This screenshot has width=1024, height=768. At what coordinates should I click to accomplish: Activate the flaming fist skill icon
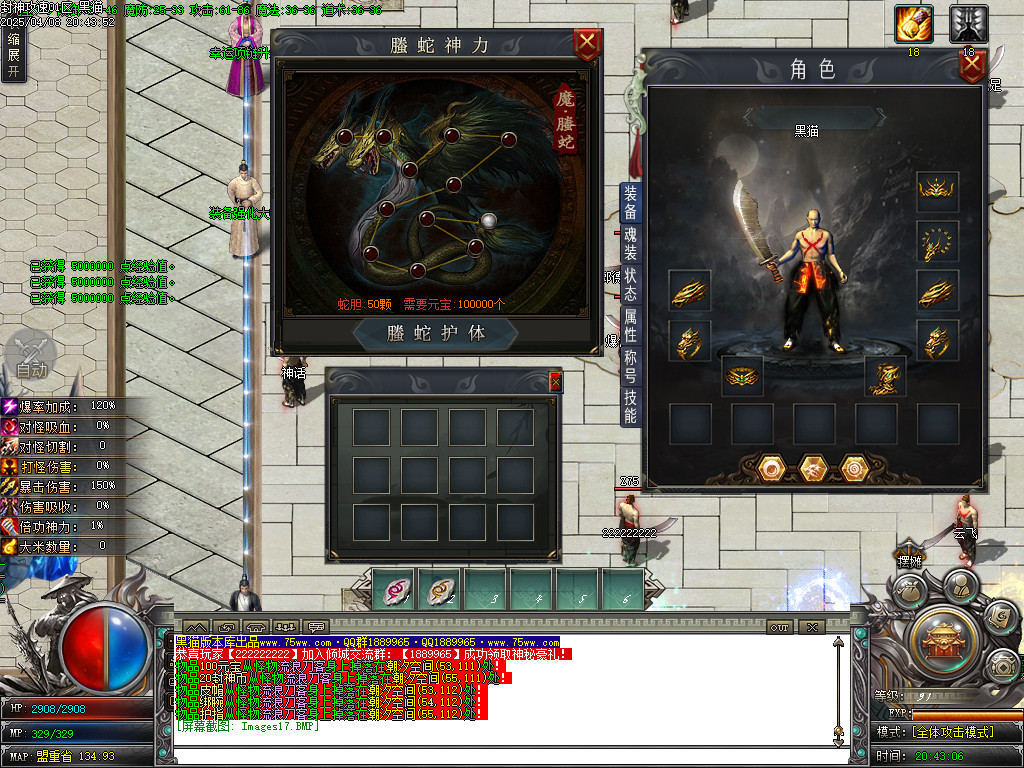click(913, 24)
